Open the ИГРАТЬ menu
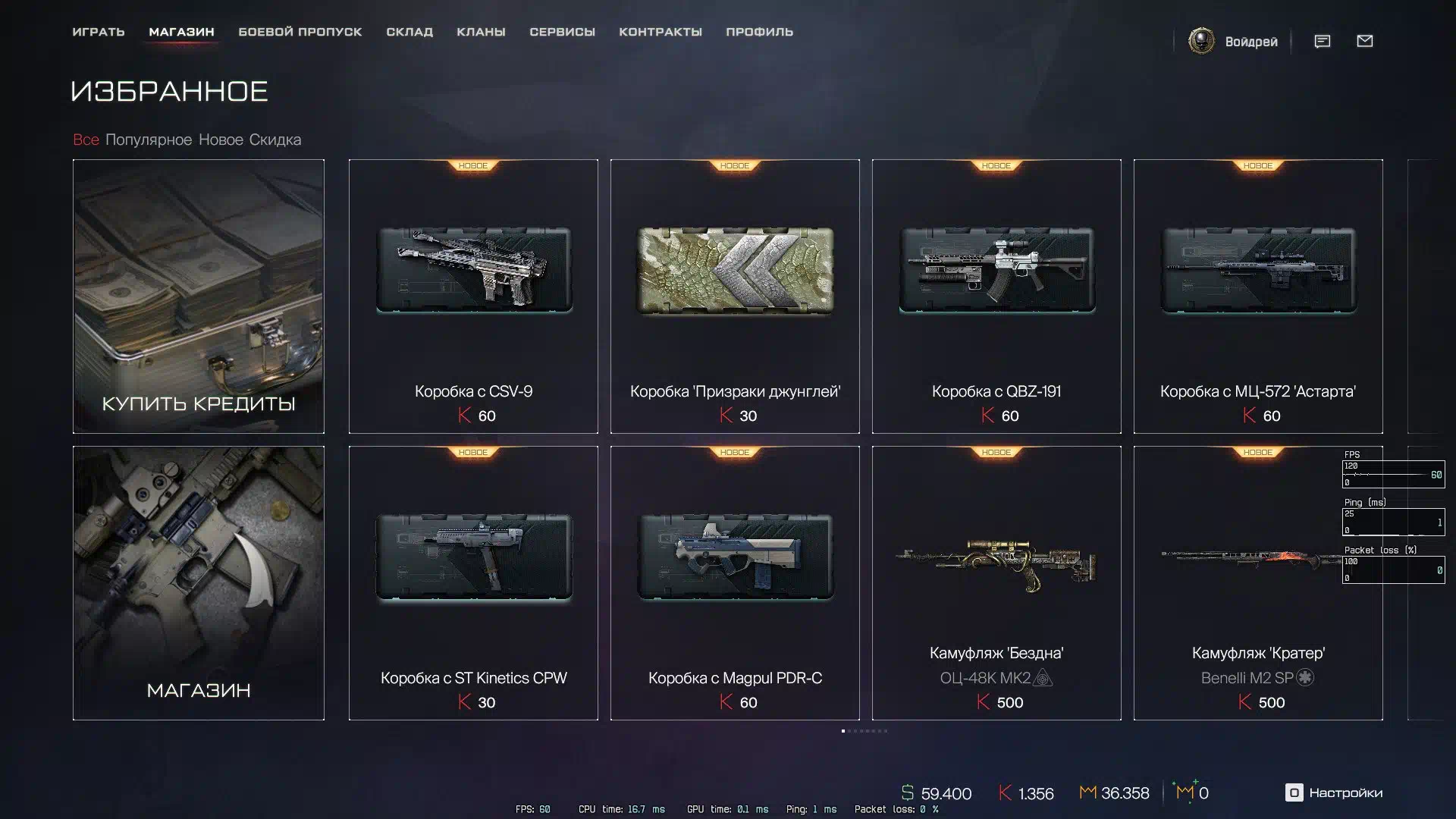Viewport: 1456px width, 819px height. coord(99,32)
